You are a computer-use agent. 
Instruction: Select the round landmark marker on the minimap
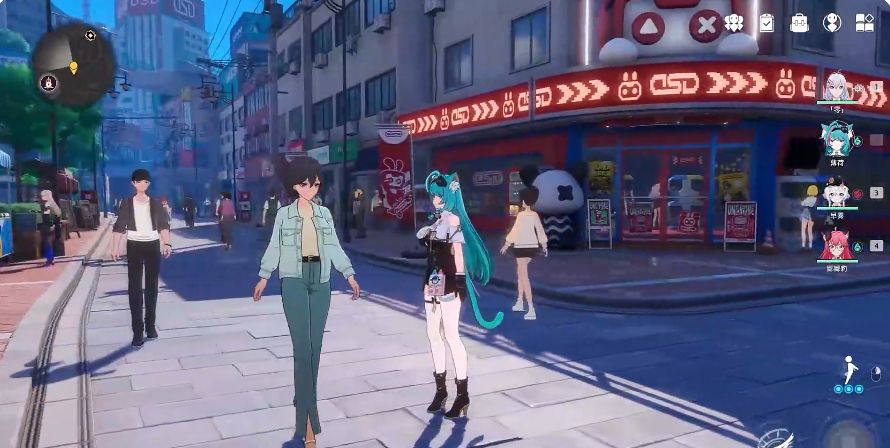coord(46,81)
